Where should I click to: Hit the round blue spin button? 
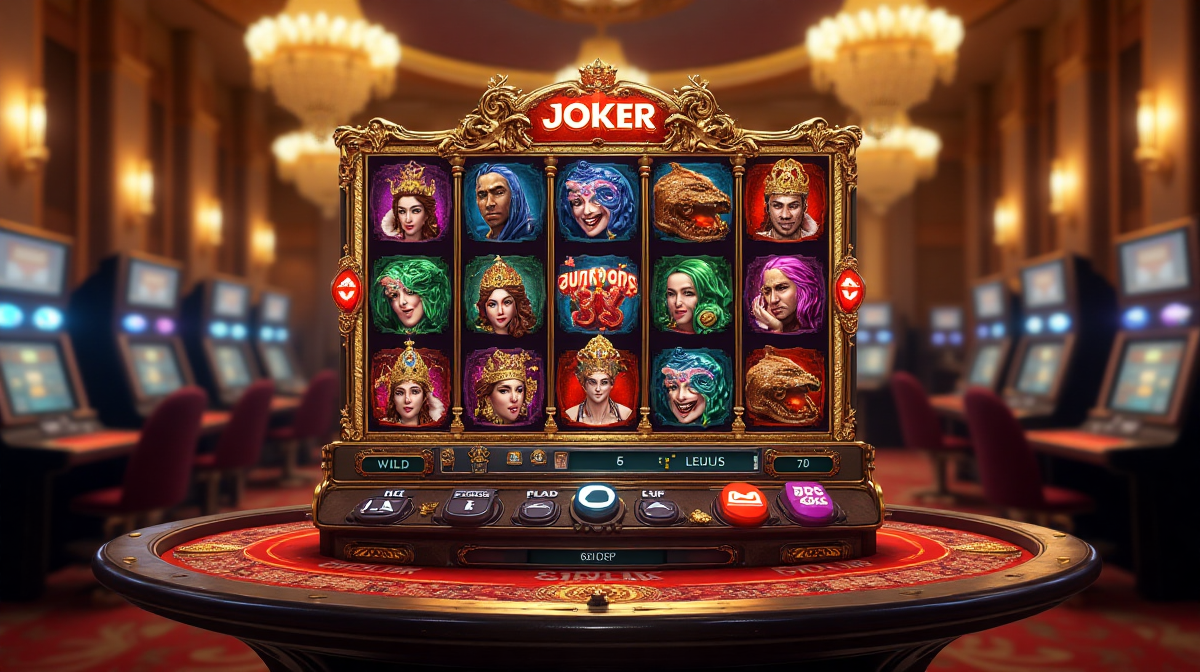595,503
